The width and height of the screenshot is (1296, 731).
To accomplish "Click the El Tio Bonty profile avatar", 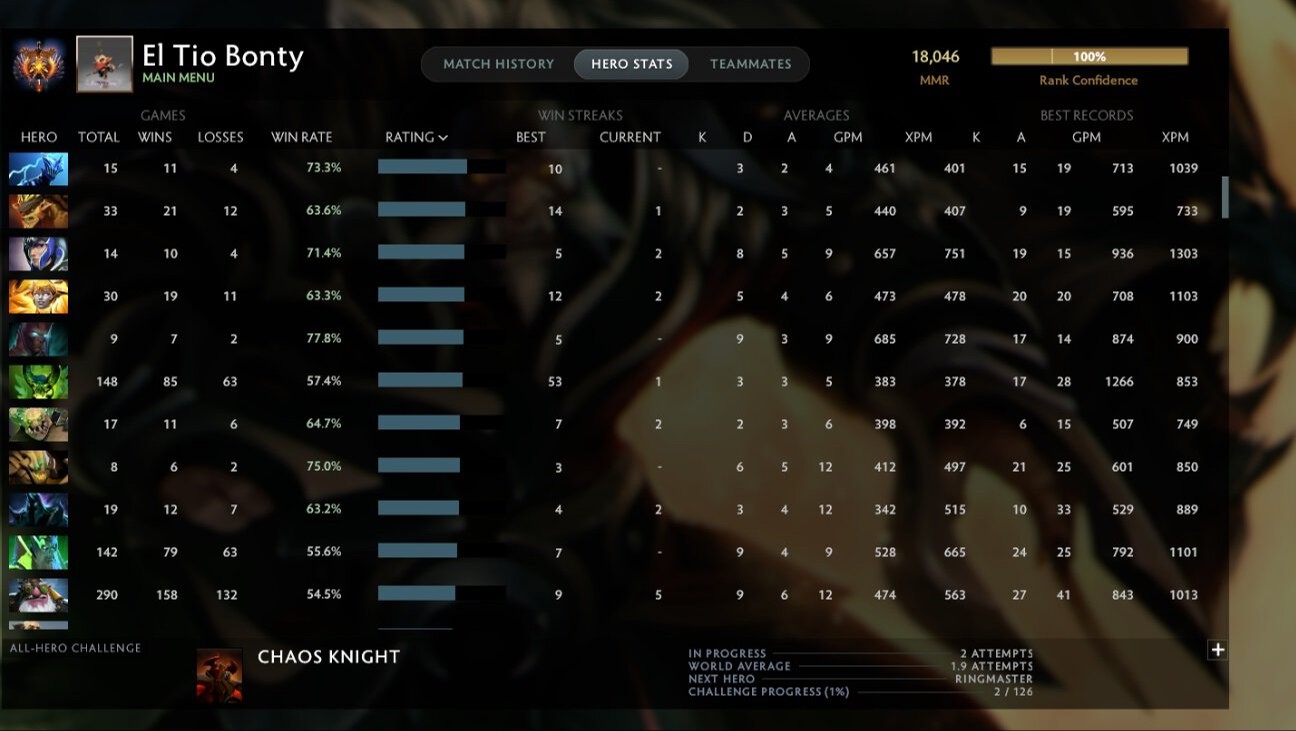I will 104,64.
